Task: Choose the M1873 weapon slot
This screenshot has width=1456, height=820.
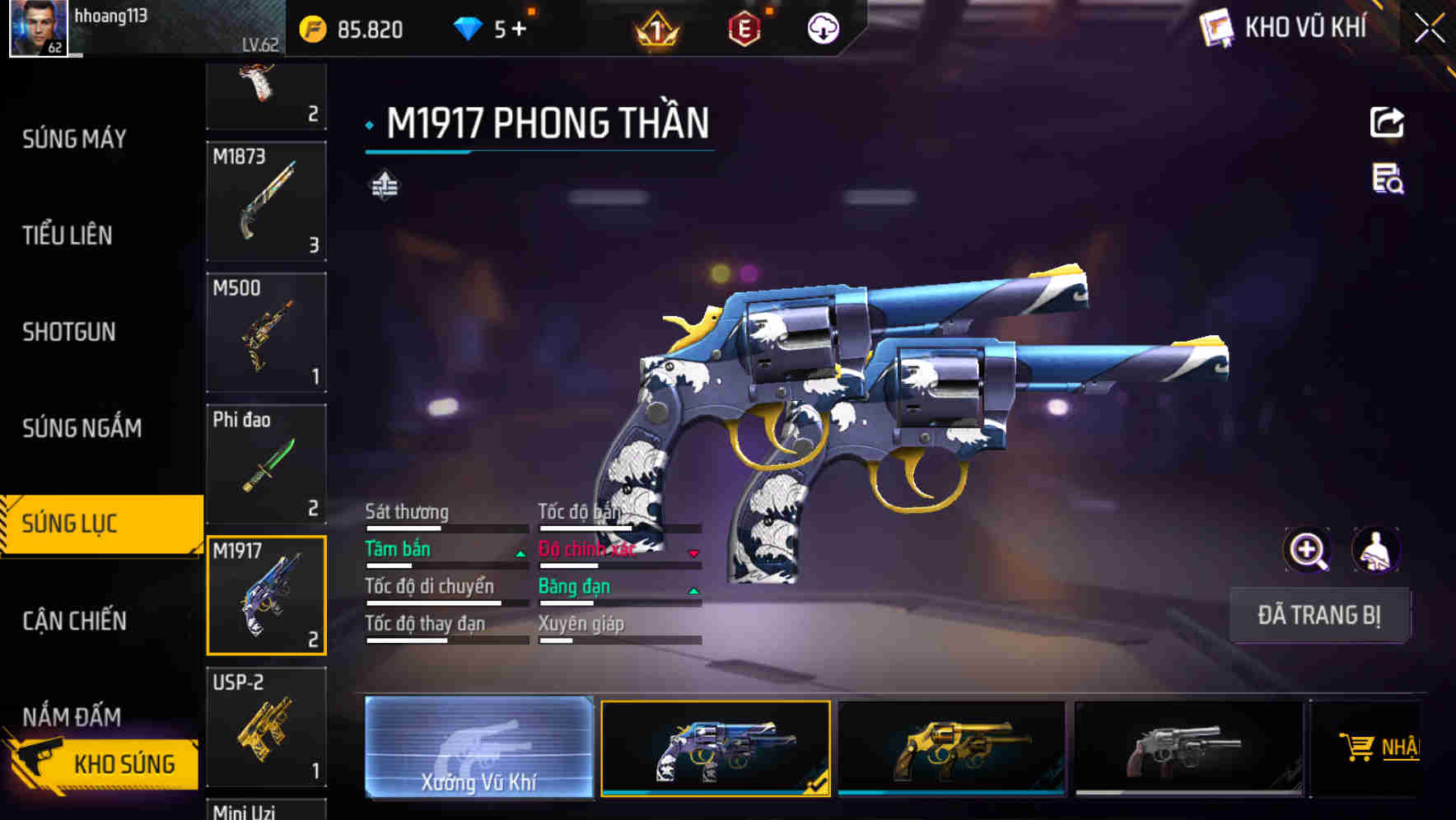Action: (x=266, y=202)
